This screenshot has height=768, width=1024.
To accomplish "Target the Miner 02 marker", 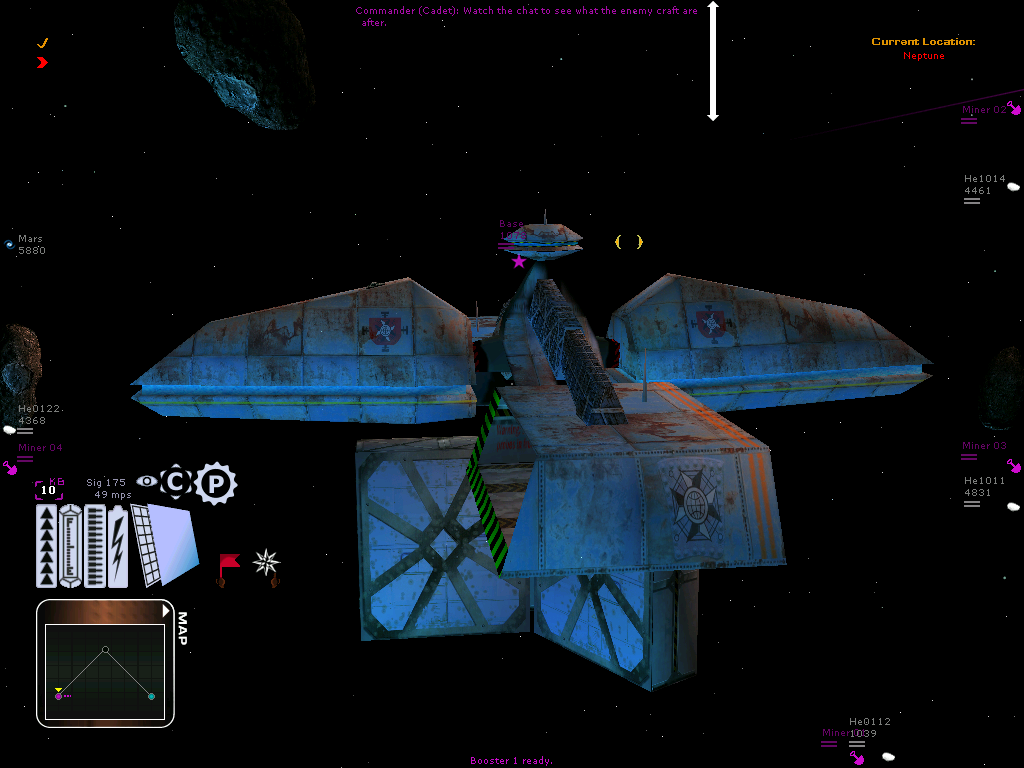I will pos(1015,109).
